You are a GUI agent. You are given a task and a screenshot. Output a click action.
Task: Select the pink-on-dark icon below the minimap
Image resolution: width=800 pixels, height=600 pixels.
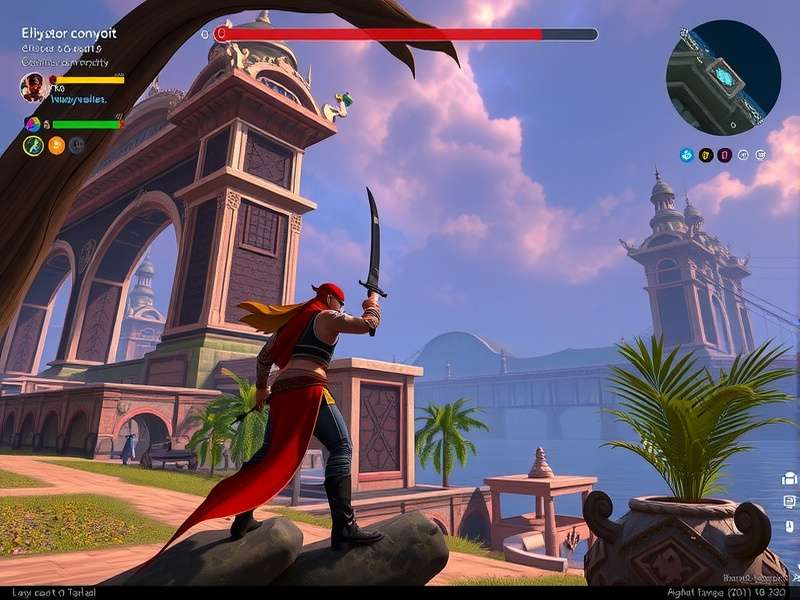tap(724, 155)
